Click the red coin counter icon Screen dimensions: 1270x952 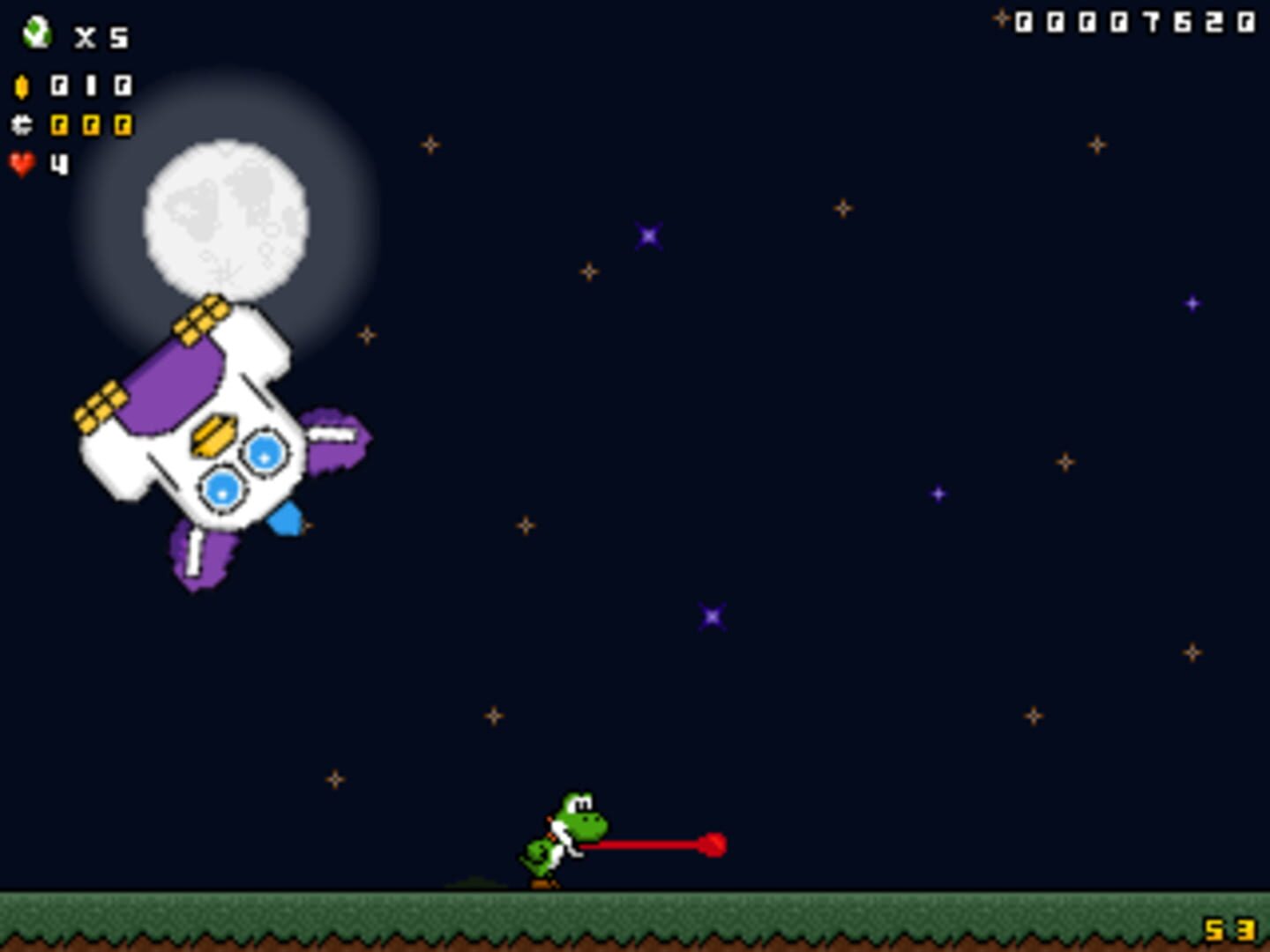tap(21, 125)
